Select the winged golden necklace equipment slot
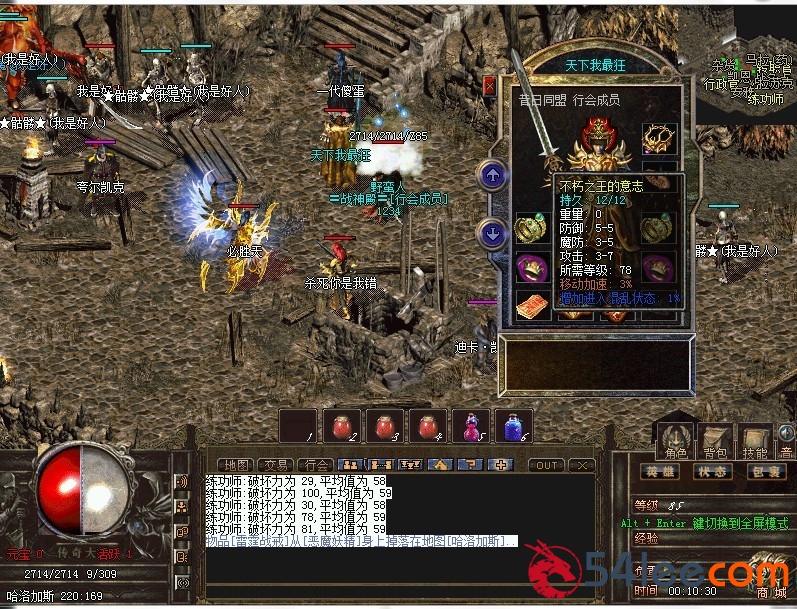 [x=659, y=139]
